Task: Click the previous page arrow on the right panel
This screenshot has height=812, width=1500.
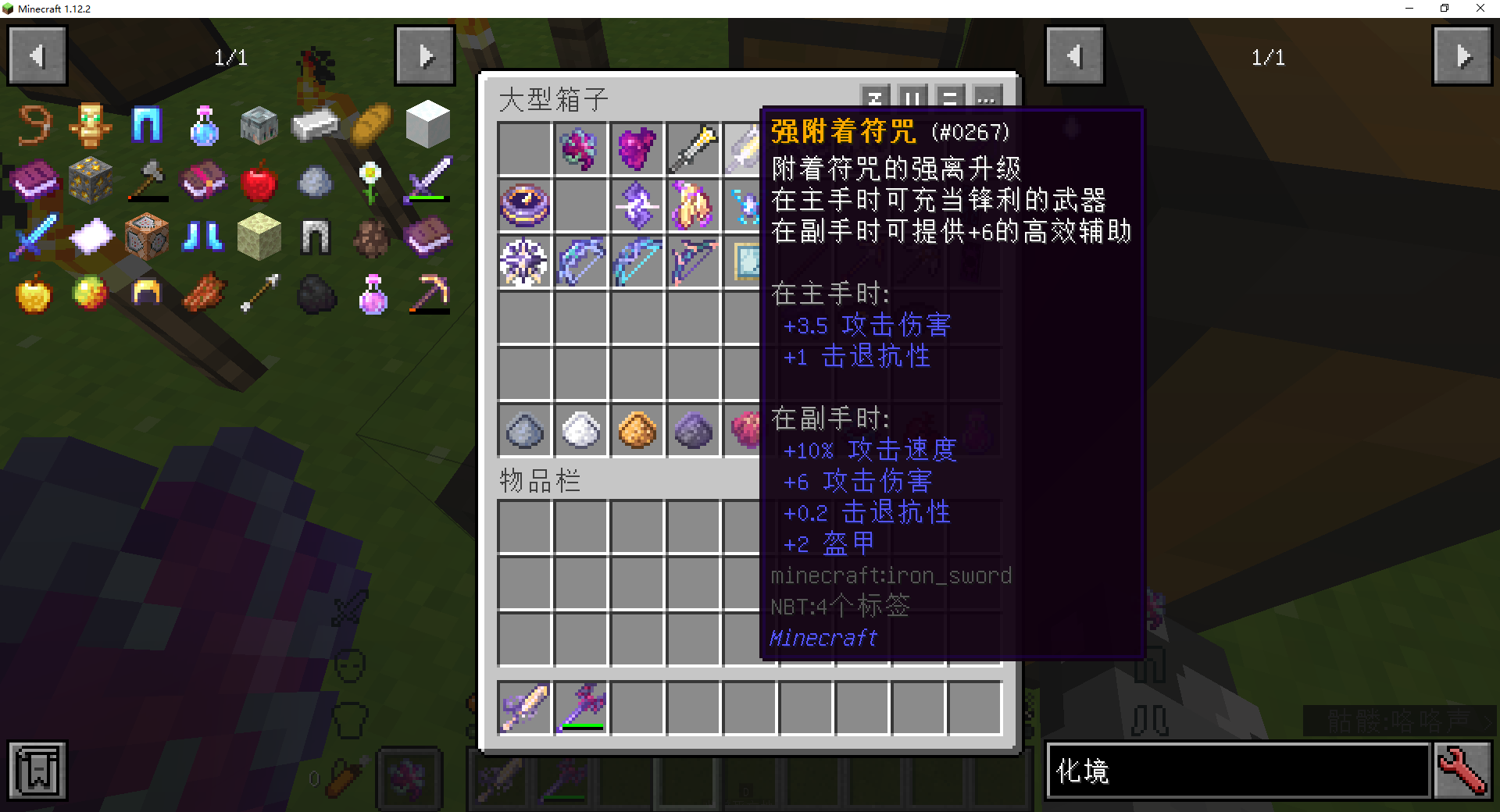Action: [1075, 55]
